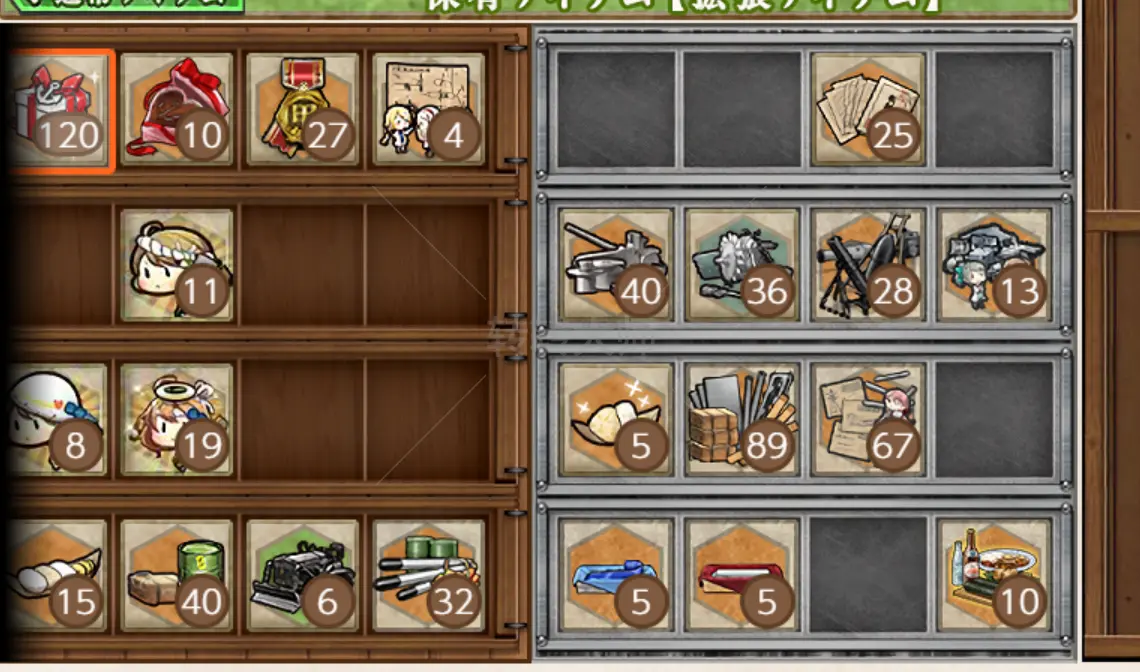Select the food and bottles item

tap(994, 575)
